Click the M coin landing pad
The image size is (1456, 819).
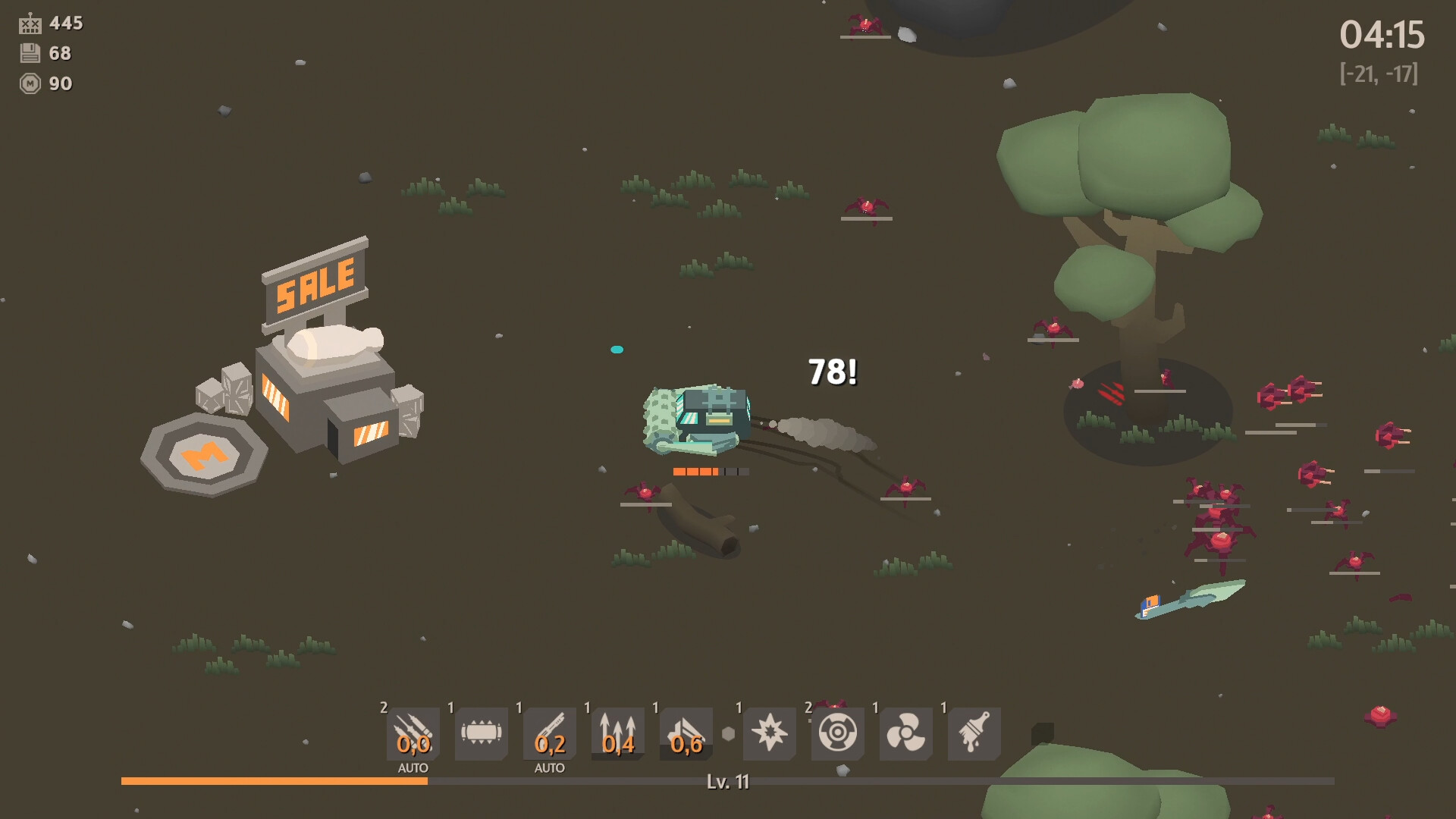(203, 455)
